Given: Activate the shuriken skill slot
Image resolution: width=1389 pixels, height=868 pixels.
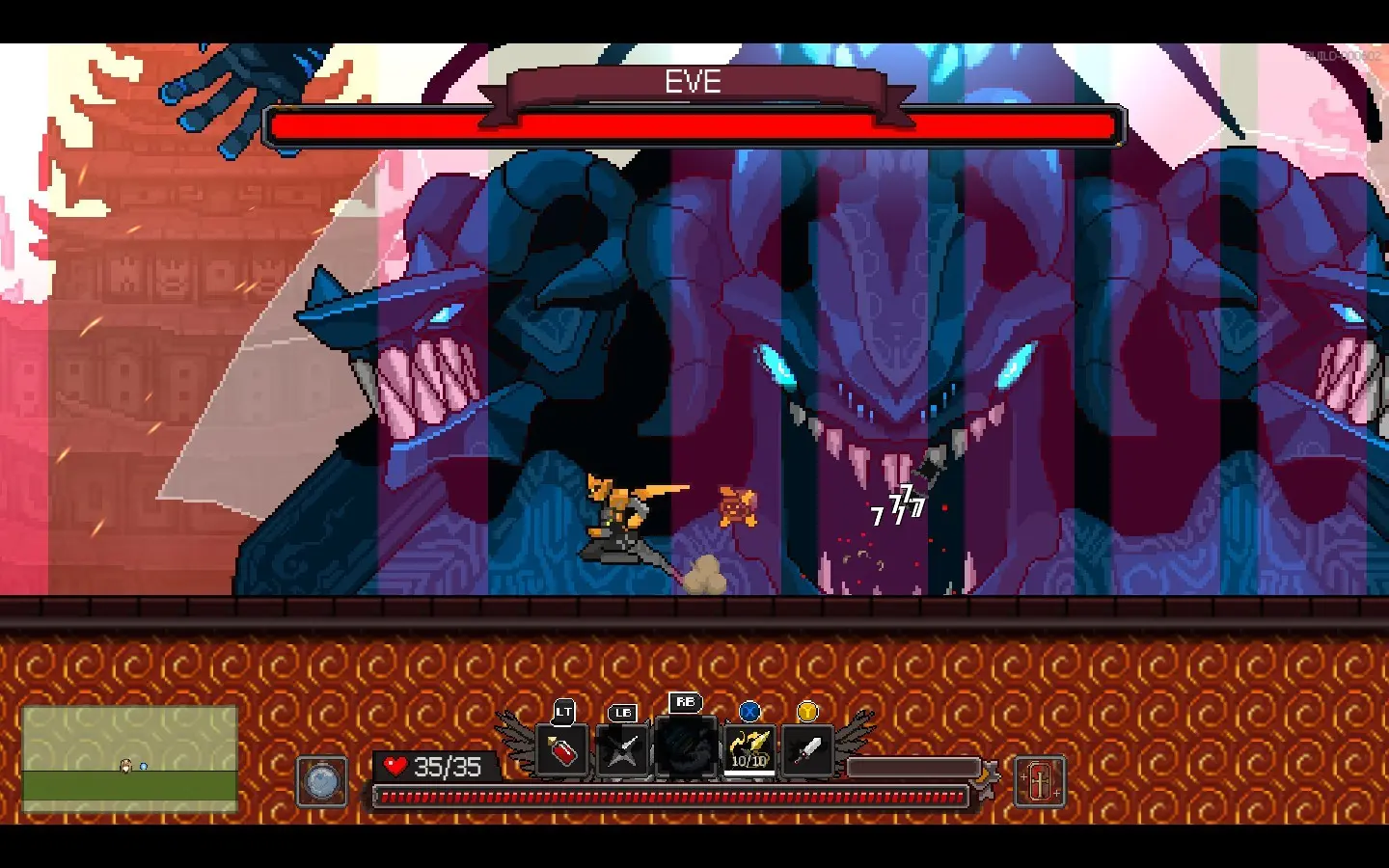Looking at the screenshot, I should [x=622, y=750].
